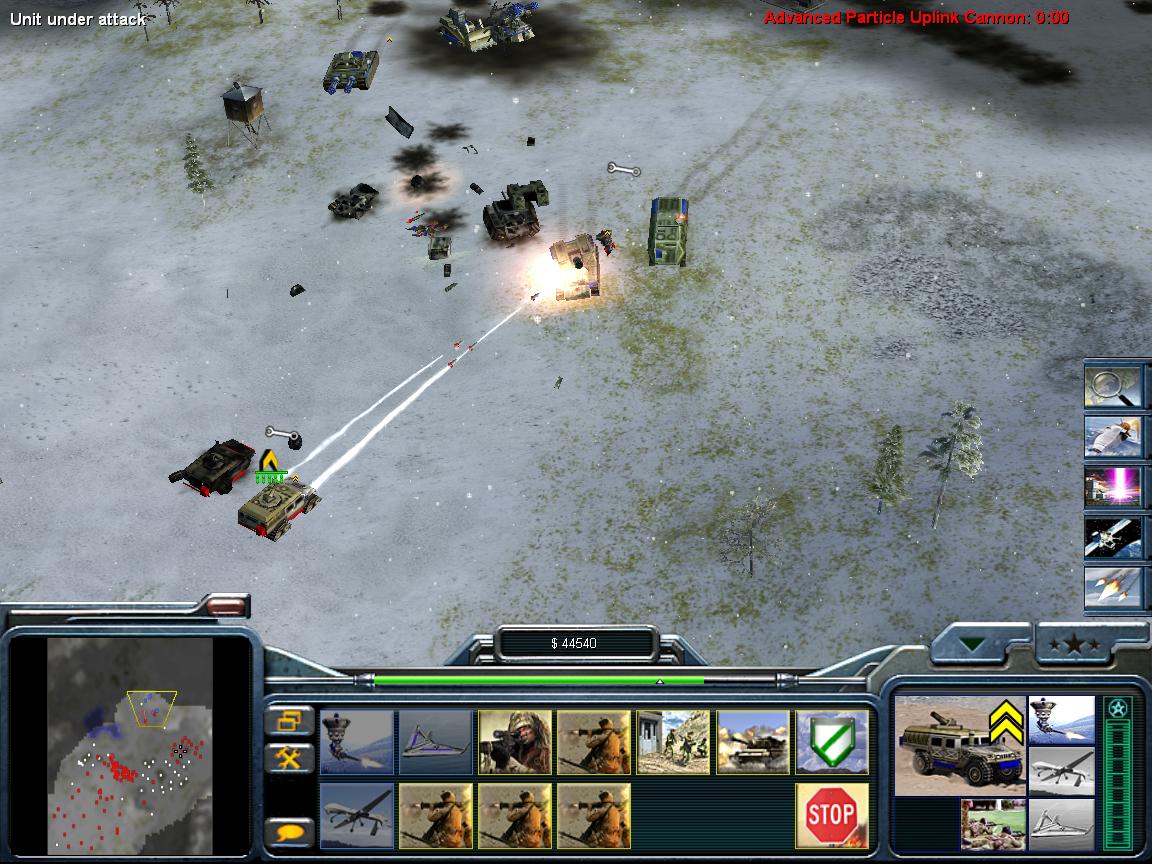The width and height of the screenshot is (1152, 864).
Task: Select the stealth aircraft drone icon
Action: (x=436, y=742)
